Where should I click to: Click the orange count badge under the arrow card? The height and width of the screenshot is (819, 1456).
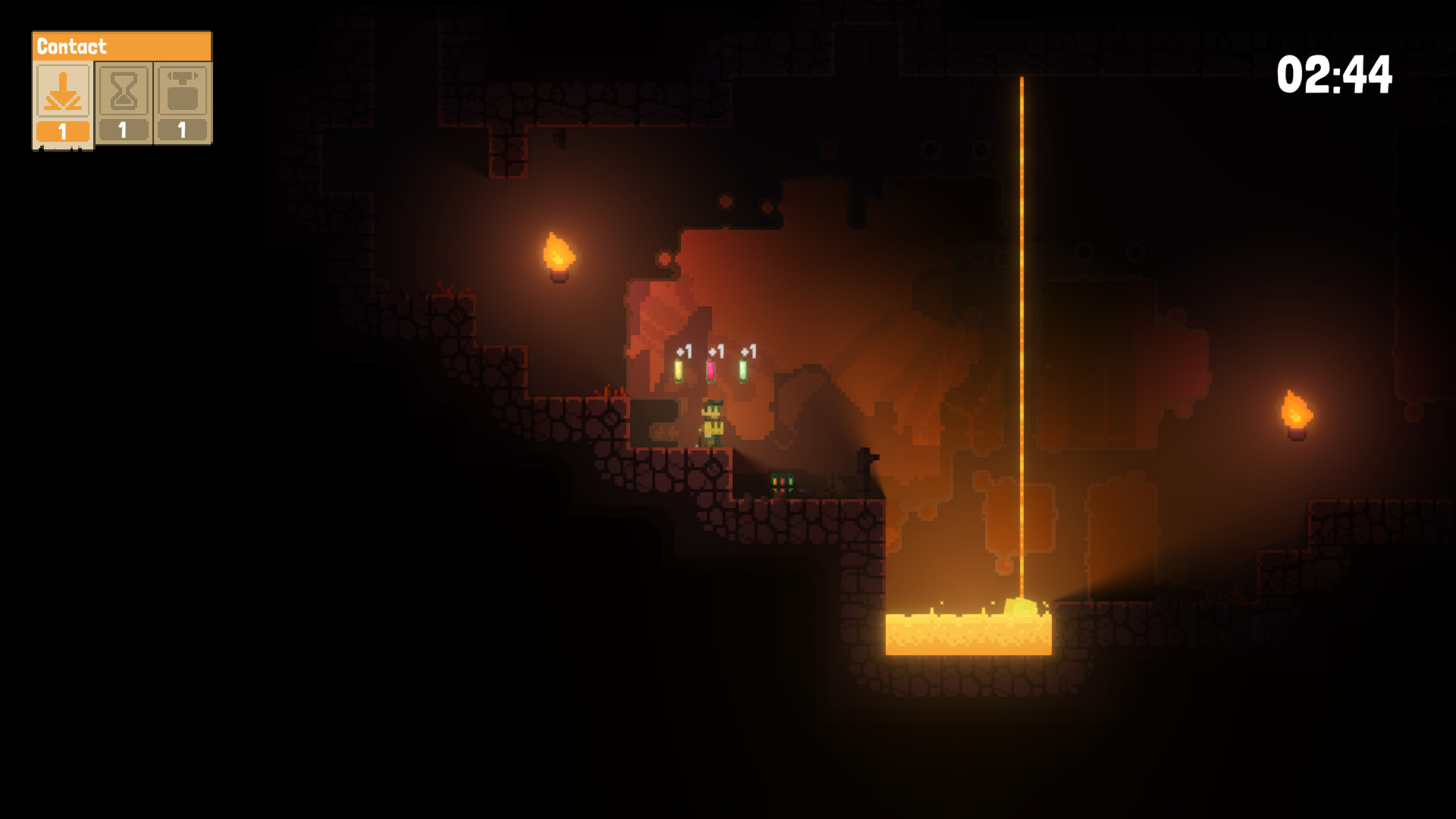[x=62, y=130]
